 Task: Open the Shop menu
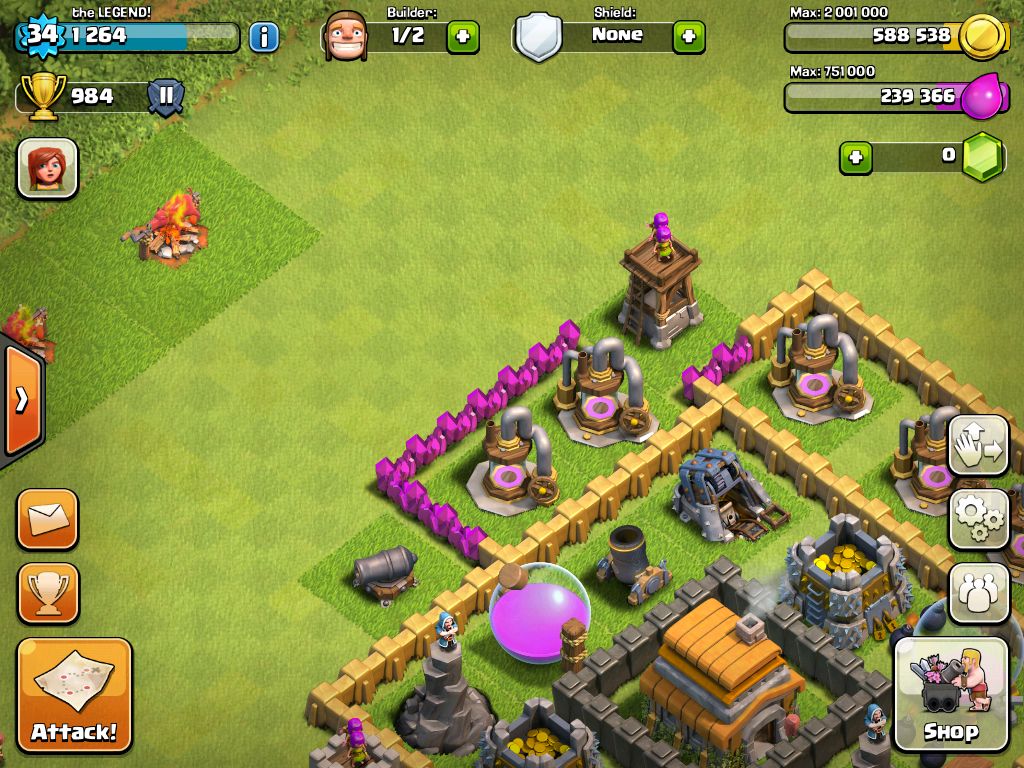tap(950, 693)
